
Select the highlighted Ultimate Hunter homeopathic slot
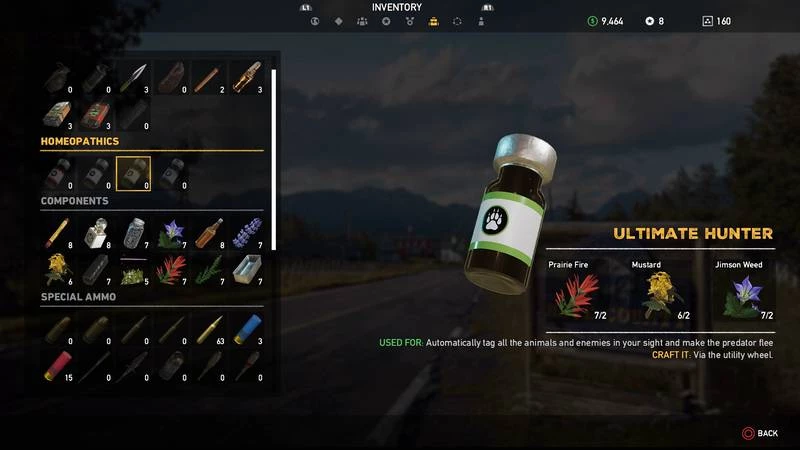(133, 173)
